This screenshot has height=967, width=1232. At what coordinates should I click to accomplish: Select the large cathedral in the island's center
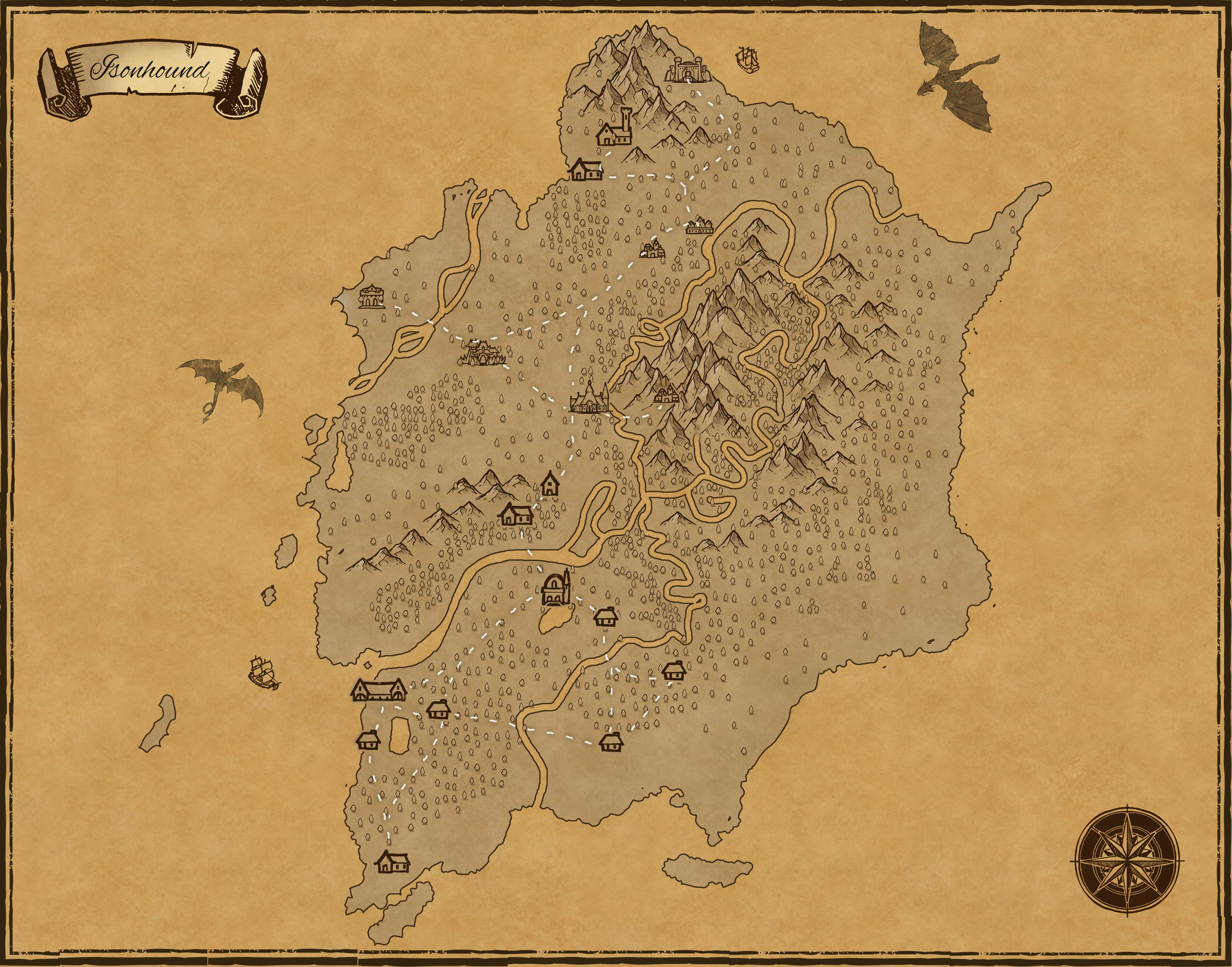tap(590, 397)
